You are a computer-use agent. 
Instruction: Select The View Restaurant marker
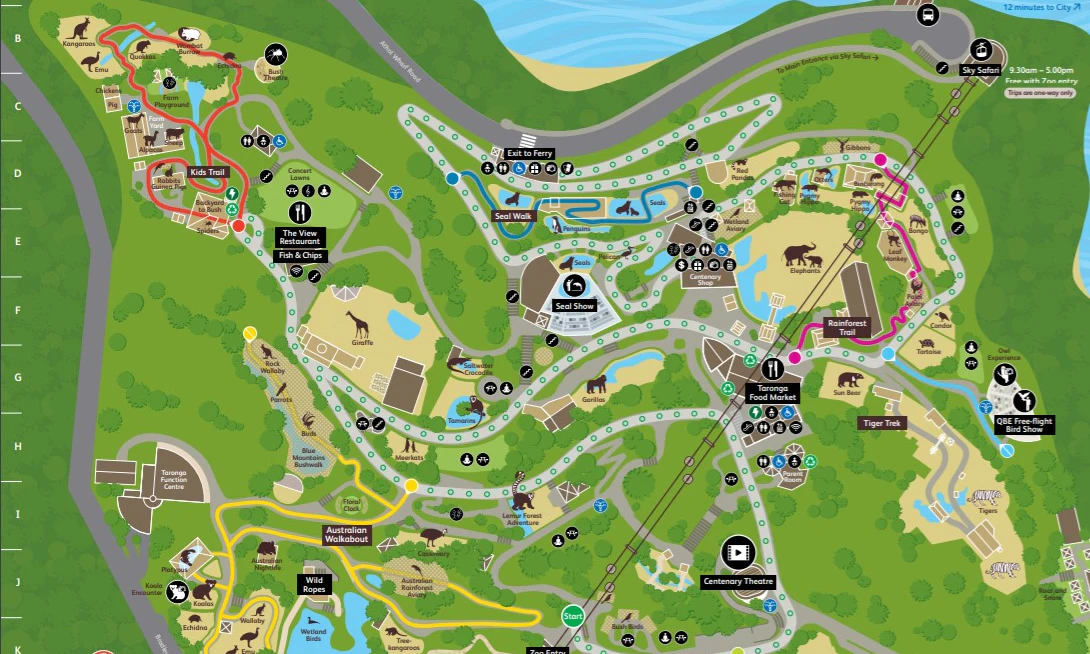pyautogui.click(x=301, y=212)
